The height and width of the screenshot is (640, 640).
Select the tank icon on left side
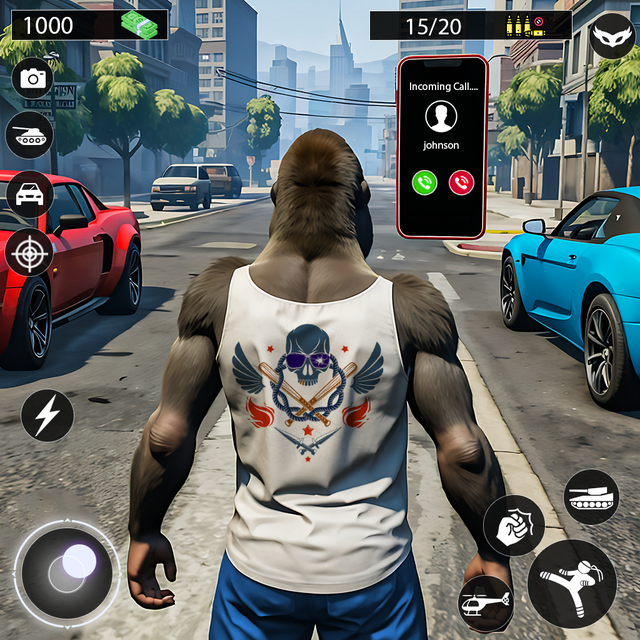click(x=29, y=135)
